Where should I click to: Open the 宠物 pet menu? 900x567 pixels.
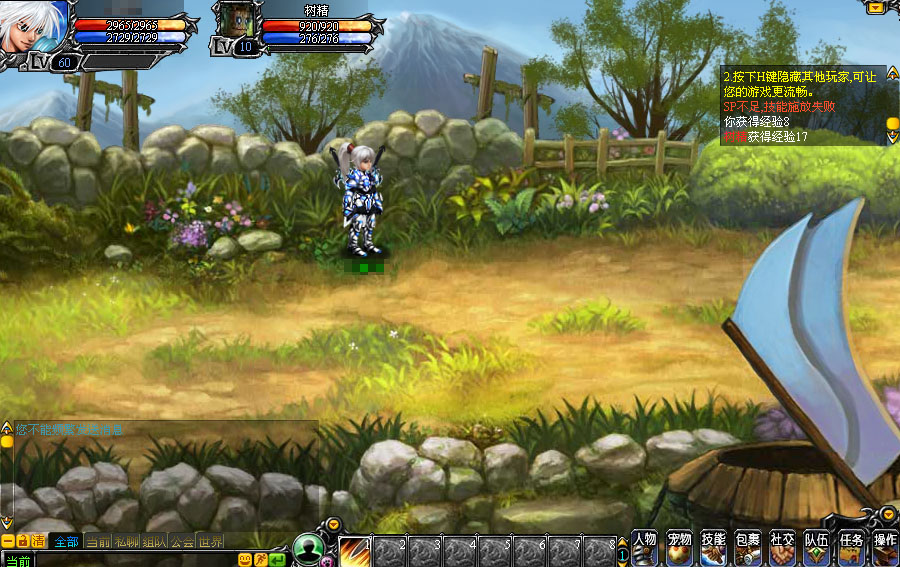tap(680, 547)
